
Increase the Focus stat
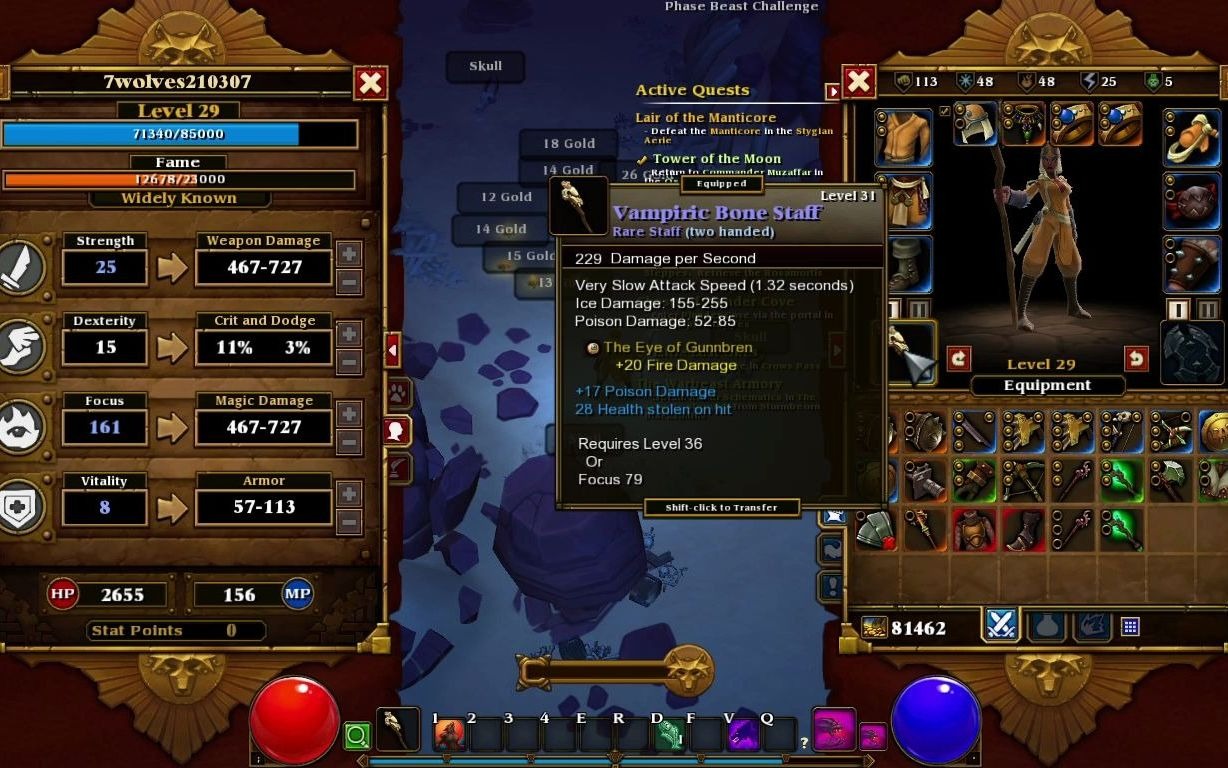tap(350, 414)
